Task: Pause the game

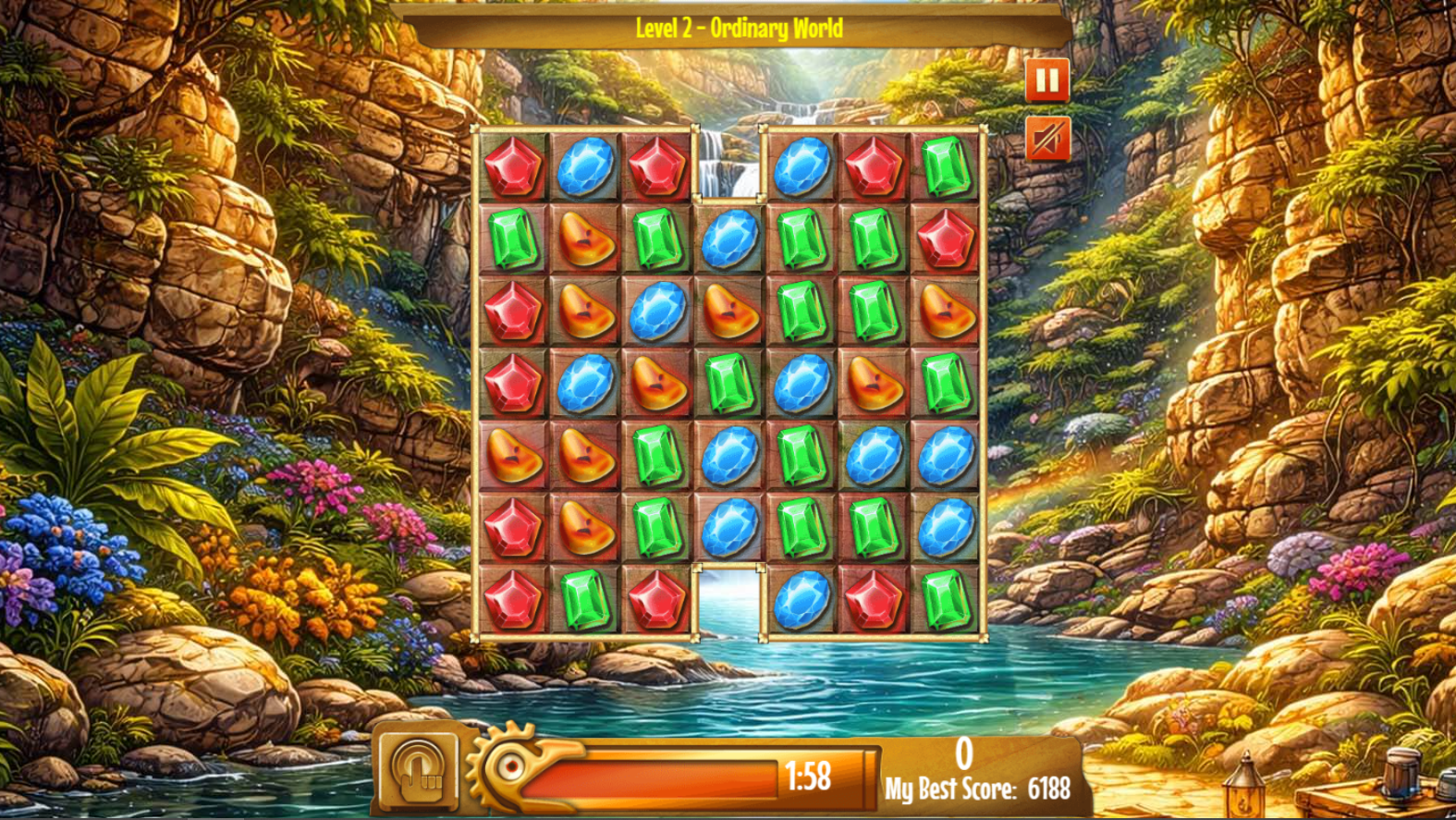Action: point(1046,79)
